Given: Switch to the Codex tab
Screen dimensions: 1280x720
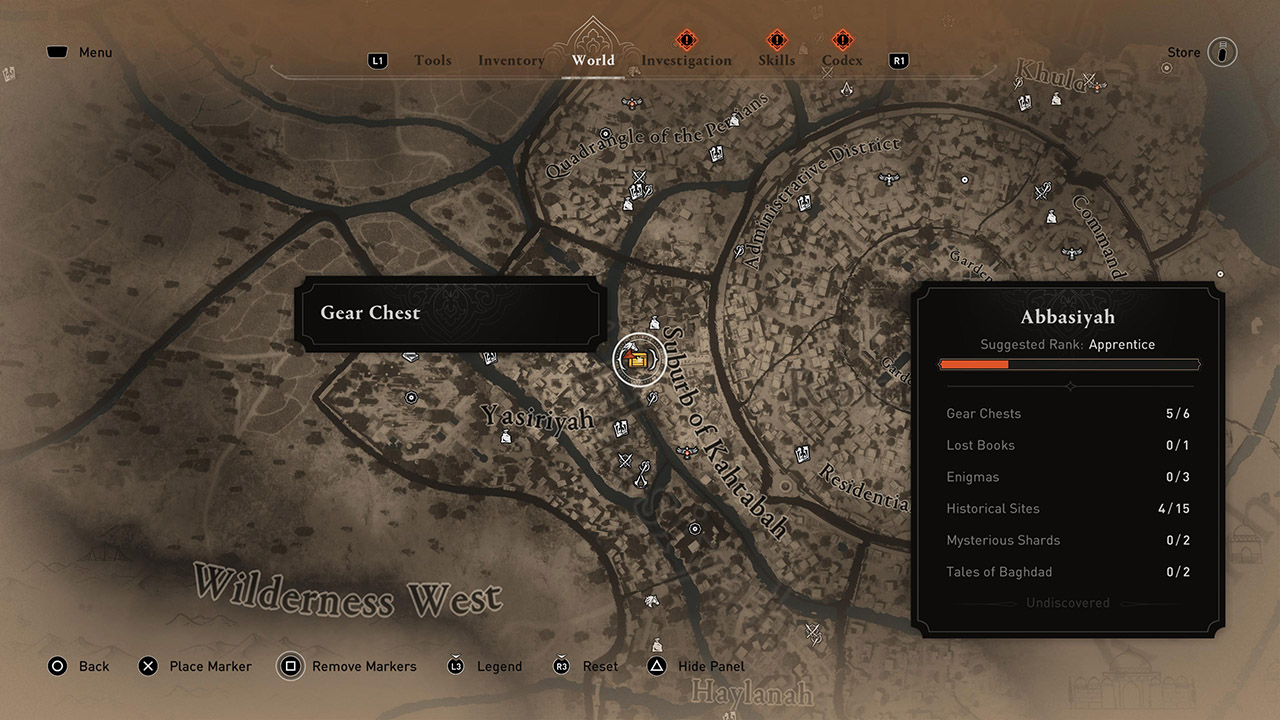Looking at the screenshot, I should pyautogui.click(x=842, y=61).
